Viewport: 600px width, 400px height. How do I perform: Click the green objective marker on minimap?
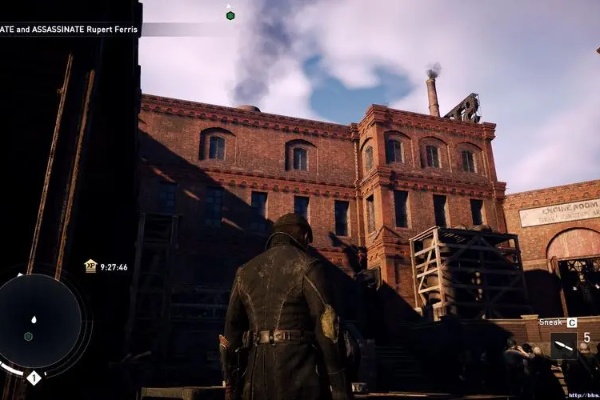coord(28,336)
